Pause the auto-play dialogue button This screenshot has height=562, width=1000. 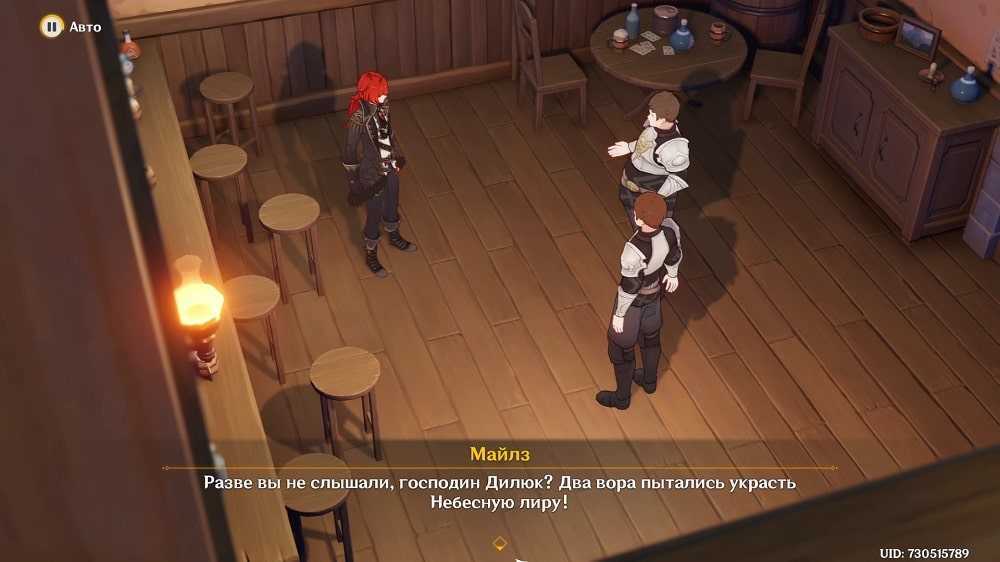pos(52,26)
